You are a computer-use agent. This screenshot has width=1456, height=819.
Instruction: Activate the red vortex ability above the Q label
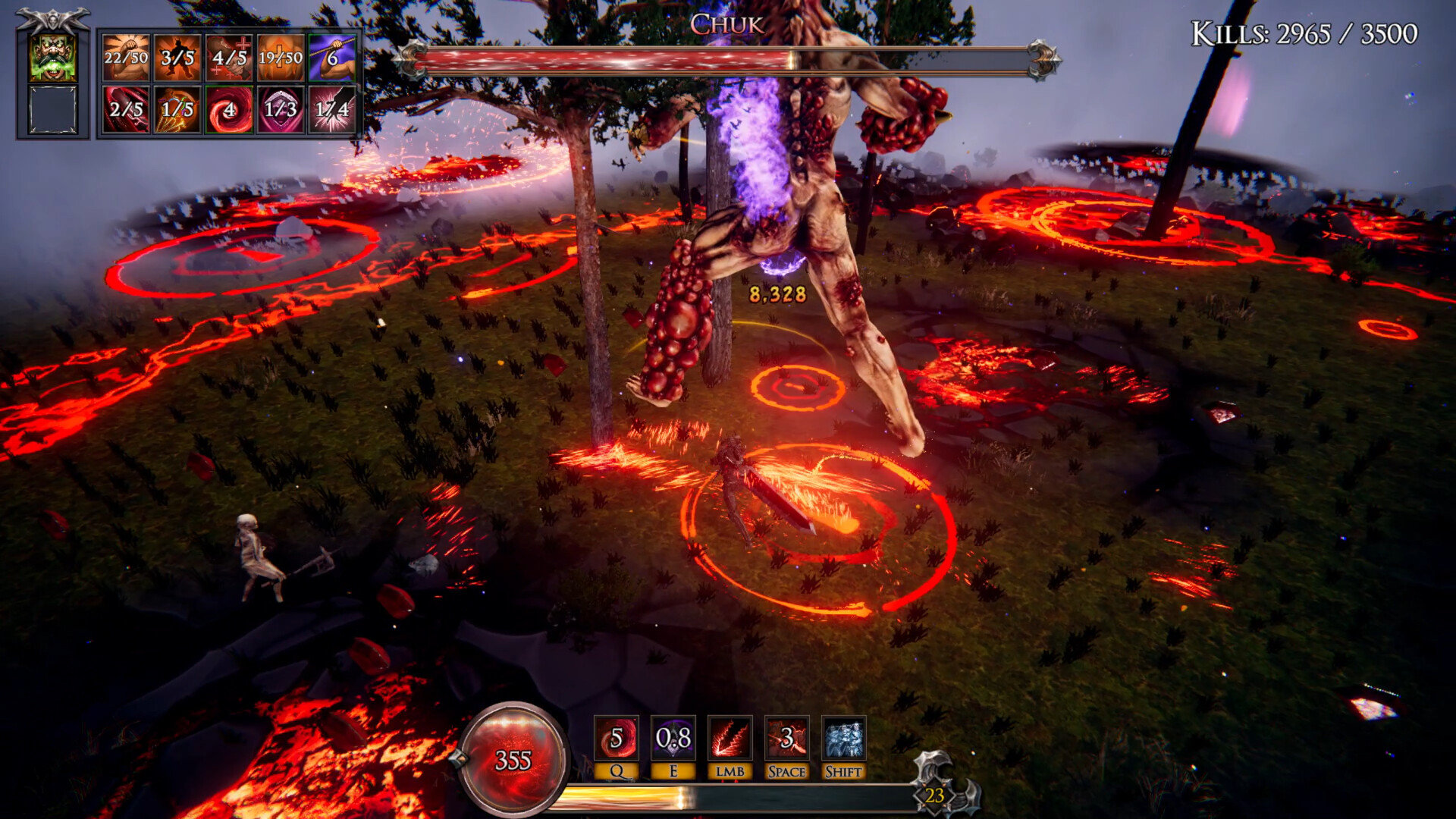(x=617, y=738)
